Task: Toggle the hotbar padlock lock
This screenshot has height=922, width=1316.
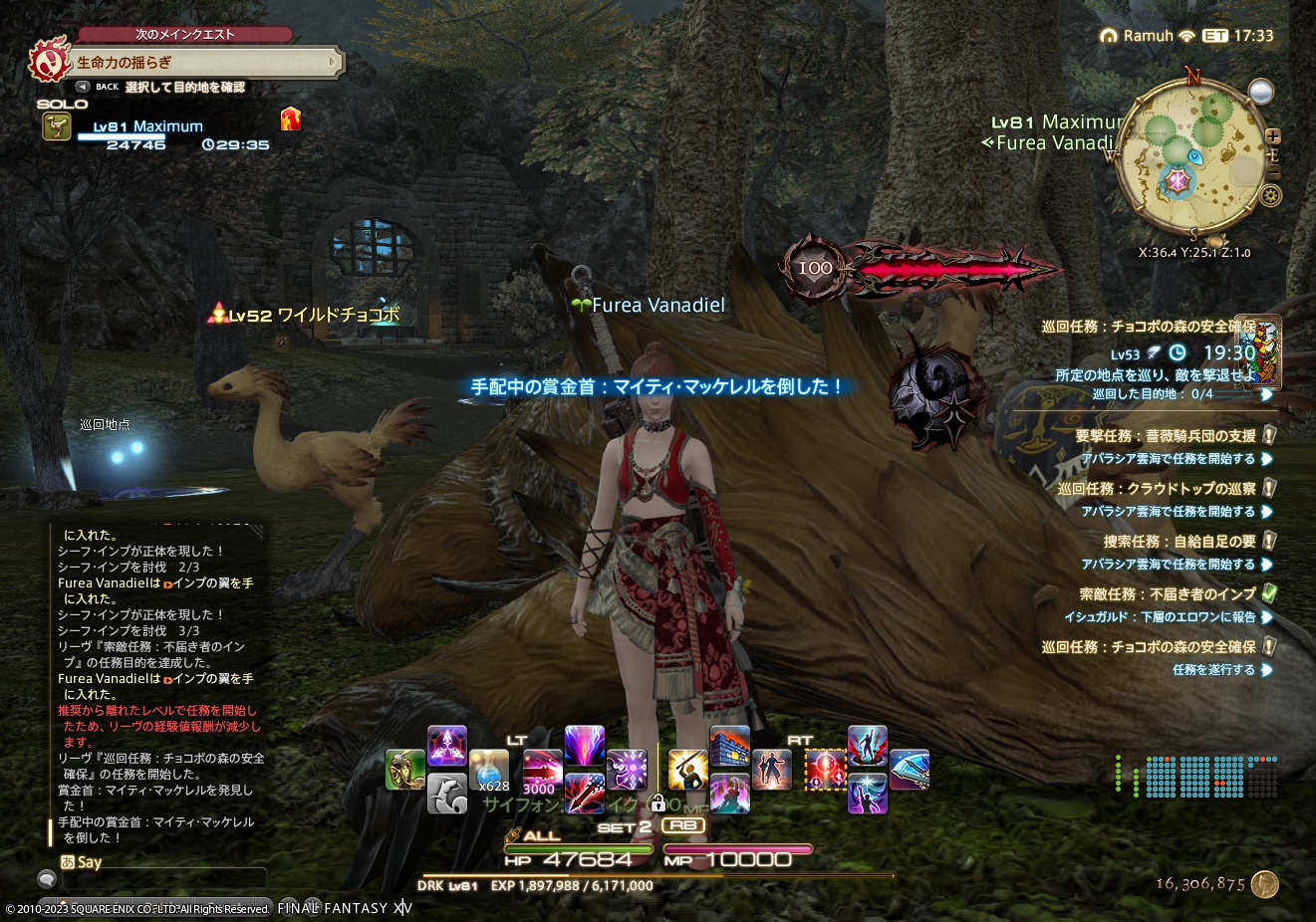Action: 658,805
